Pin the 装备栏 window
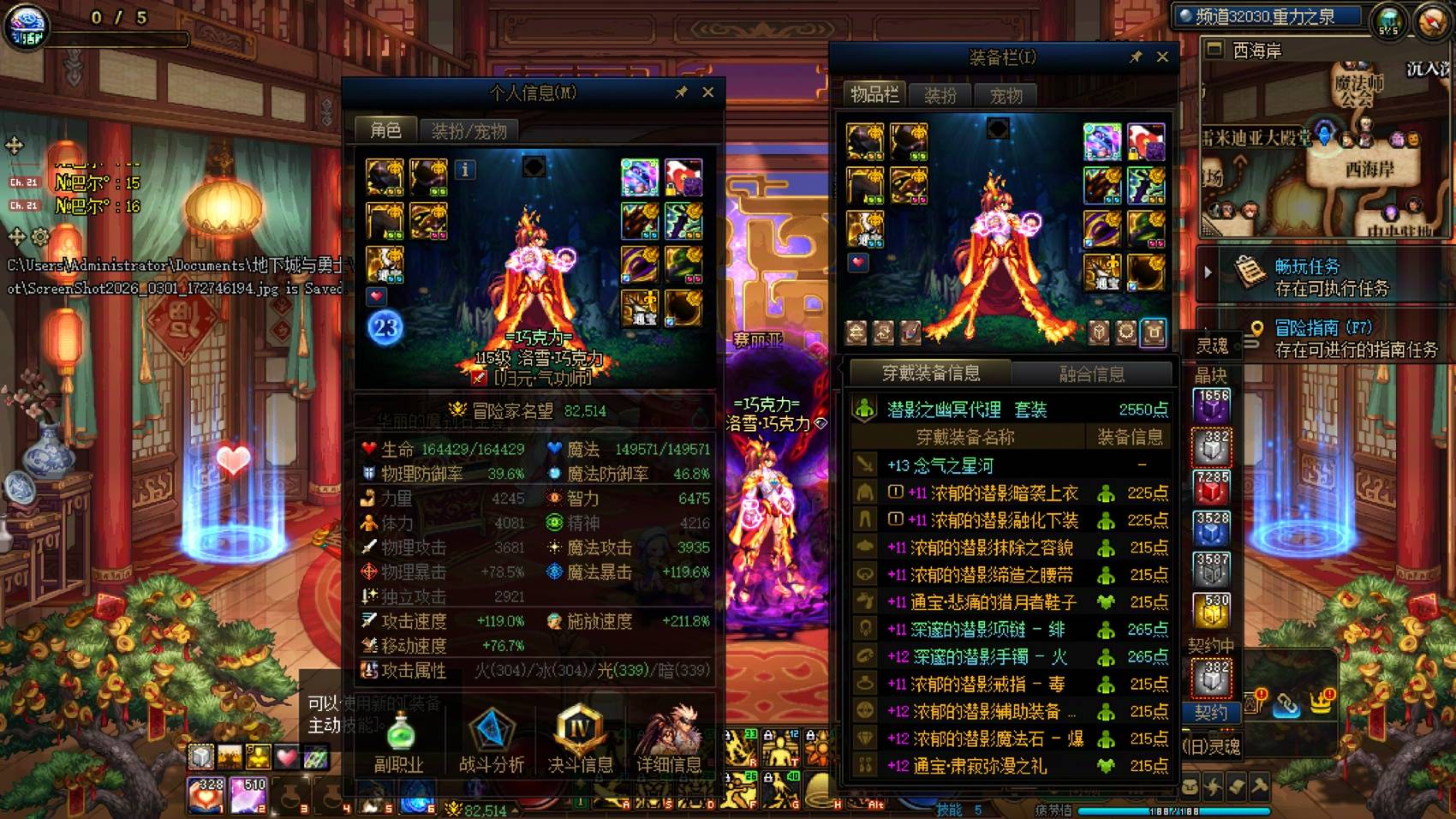Image resolution: width=1456 pixels, height=819 pixels. [1137, 57]
